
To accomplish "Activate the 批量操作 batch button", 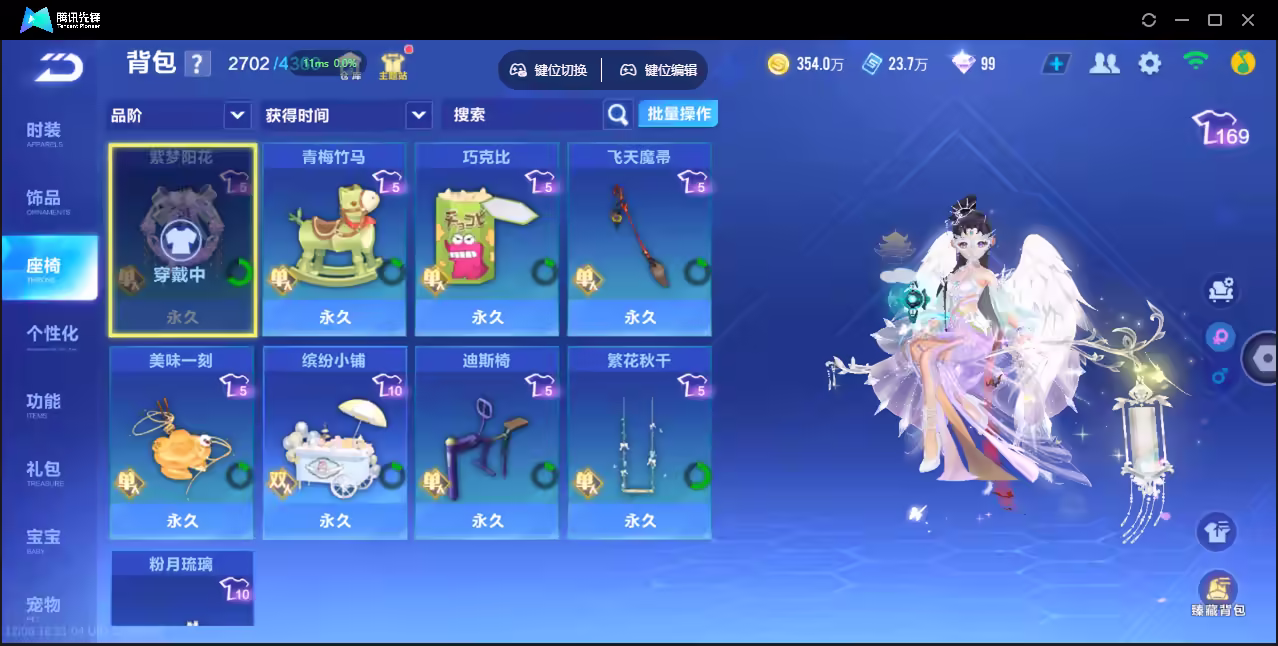I will 678,114.
